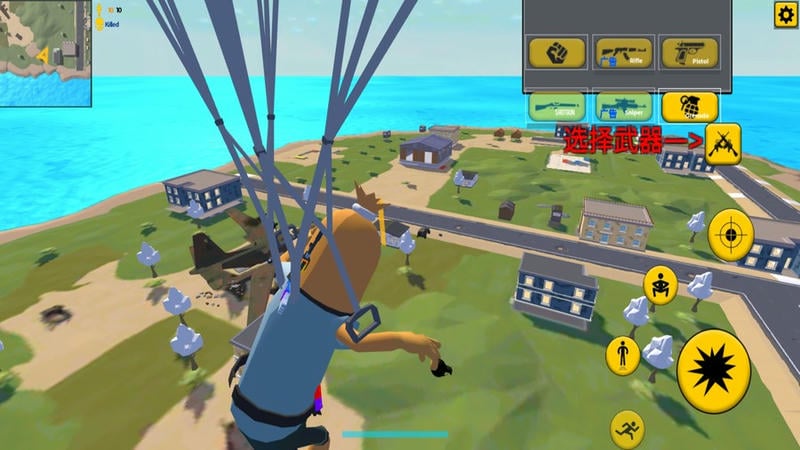Switch to the standing stance button
This screenshot has width=800, height=450.
point(622,355)
